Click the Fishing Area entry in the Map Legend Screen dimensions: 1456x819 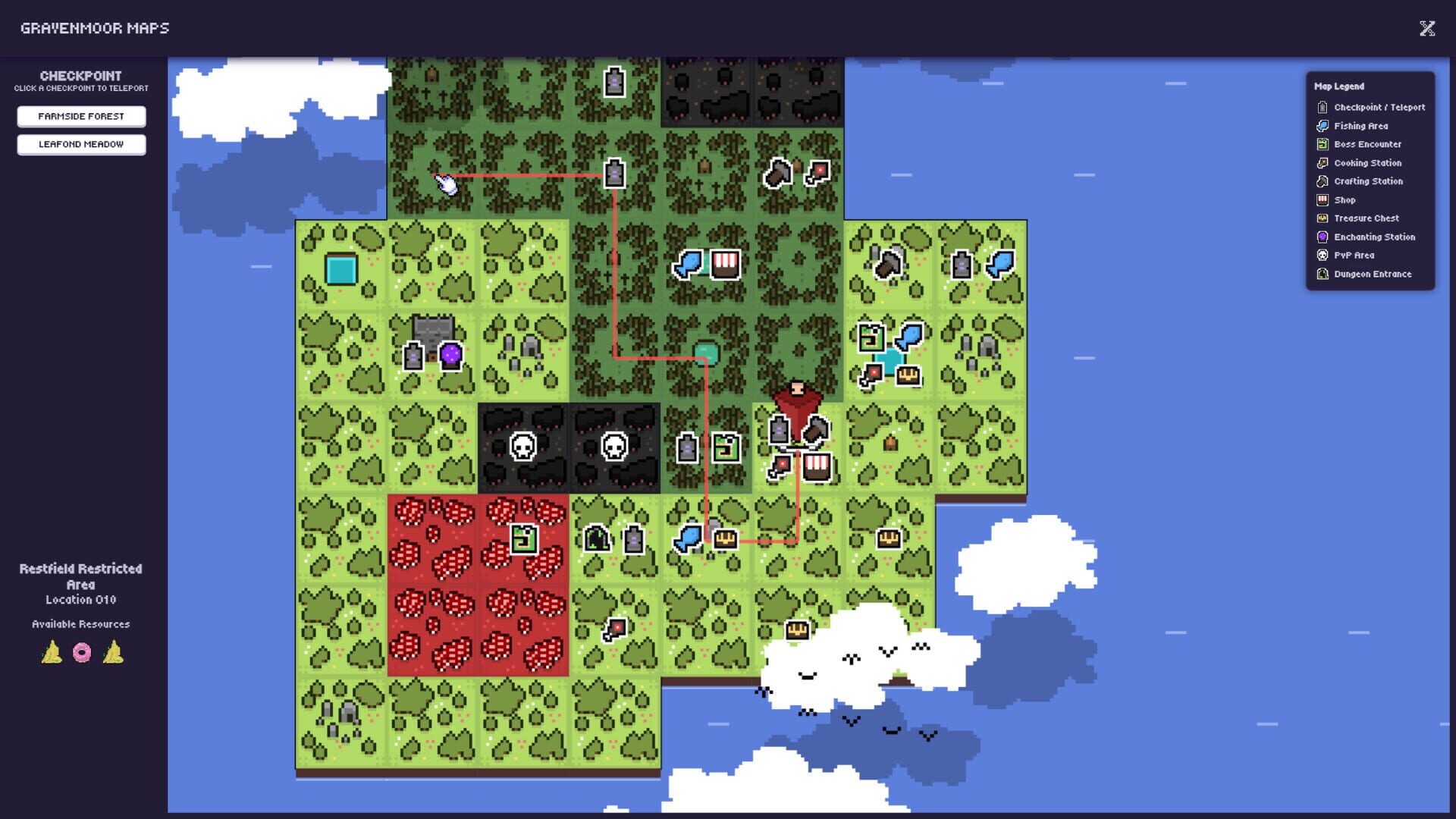coord(1360,126)
